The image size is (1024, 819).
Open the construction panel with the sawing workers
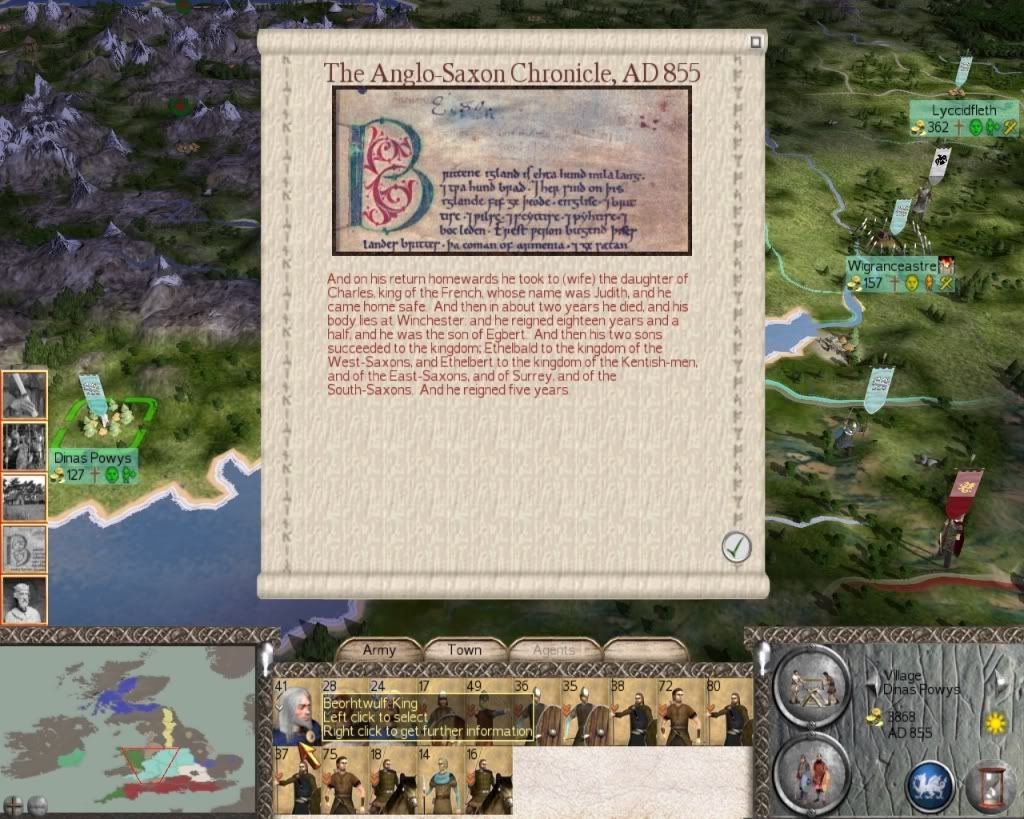coord(811,685)
